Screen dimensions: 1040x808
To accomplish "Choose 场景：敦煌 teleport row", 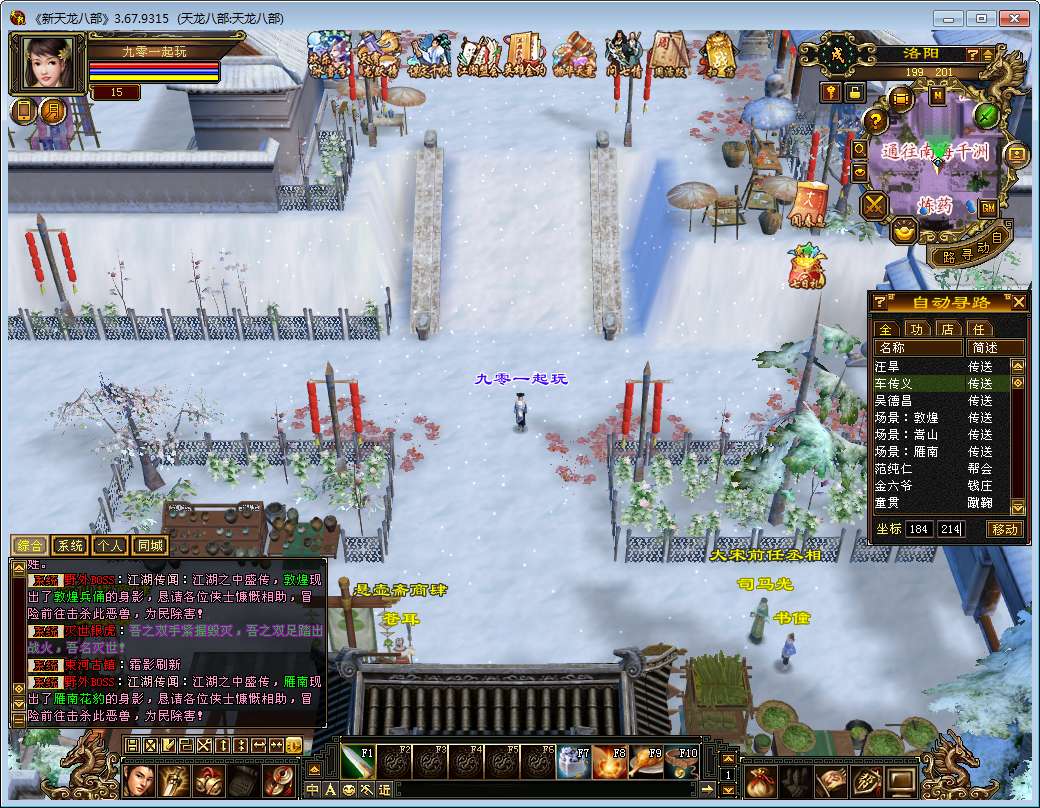I will [905, 418].
